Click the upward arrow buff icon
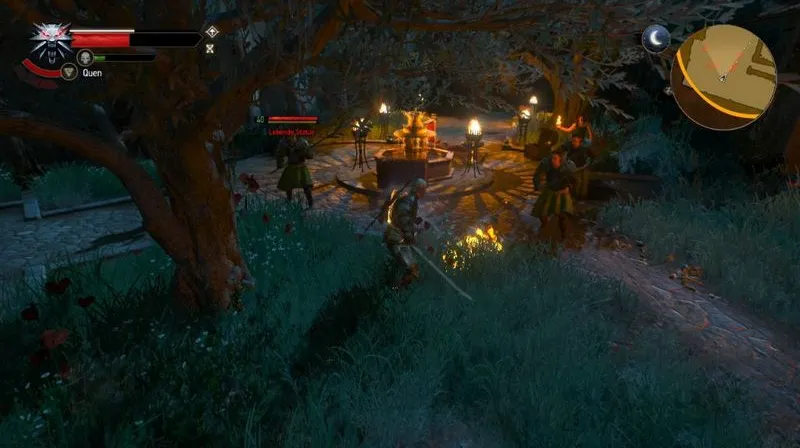Screen dimensions: 800x448 (x=211, y=32)
